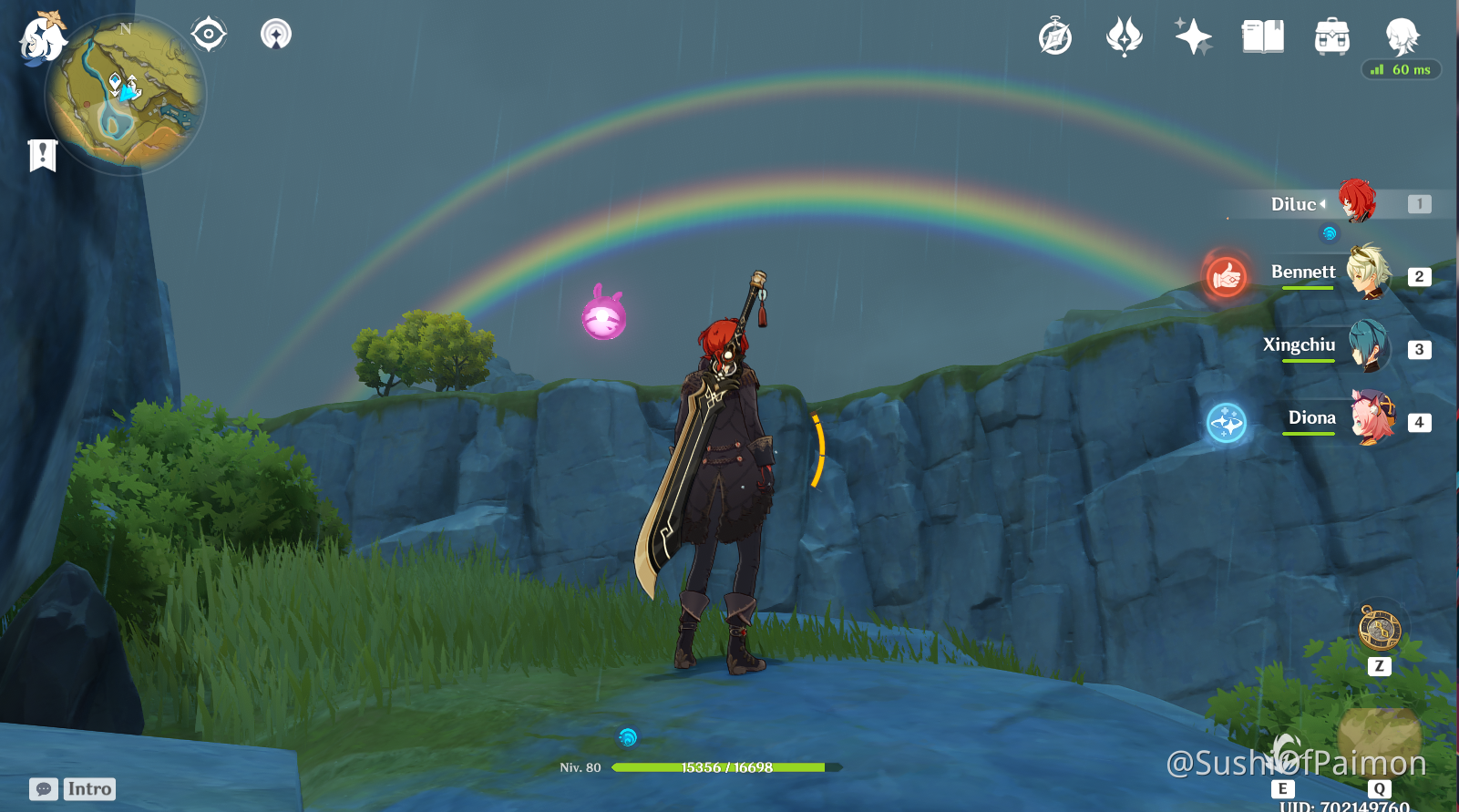This screenshot has width=1459, height=812.
Task: Open the Battle Pass wings icon
Action: click(1125, 37)
